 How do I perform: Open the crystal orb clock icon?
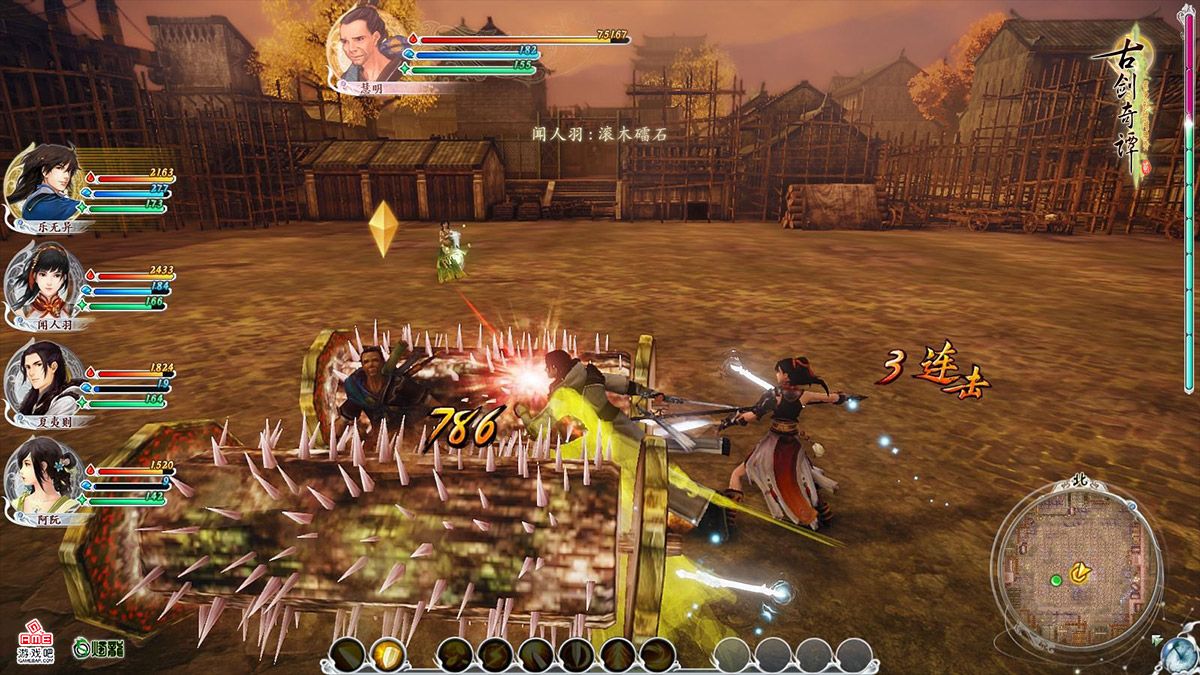1180,653
